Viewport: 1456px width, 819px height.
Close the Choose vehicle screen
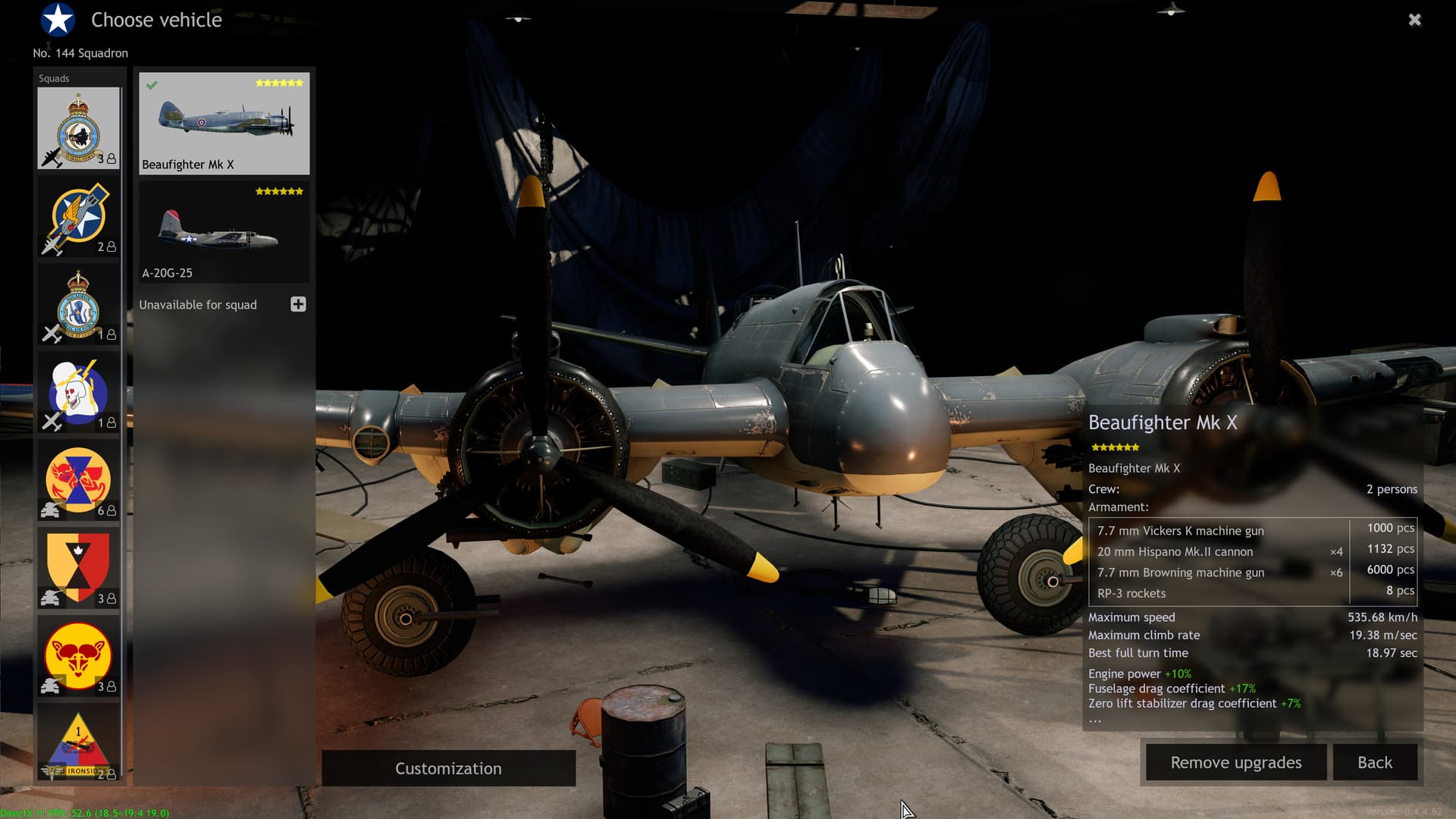[1414, 20]
